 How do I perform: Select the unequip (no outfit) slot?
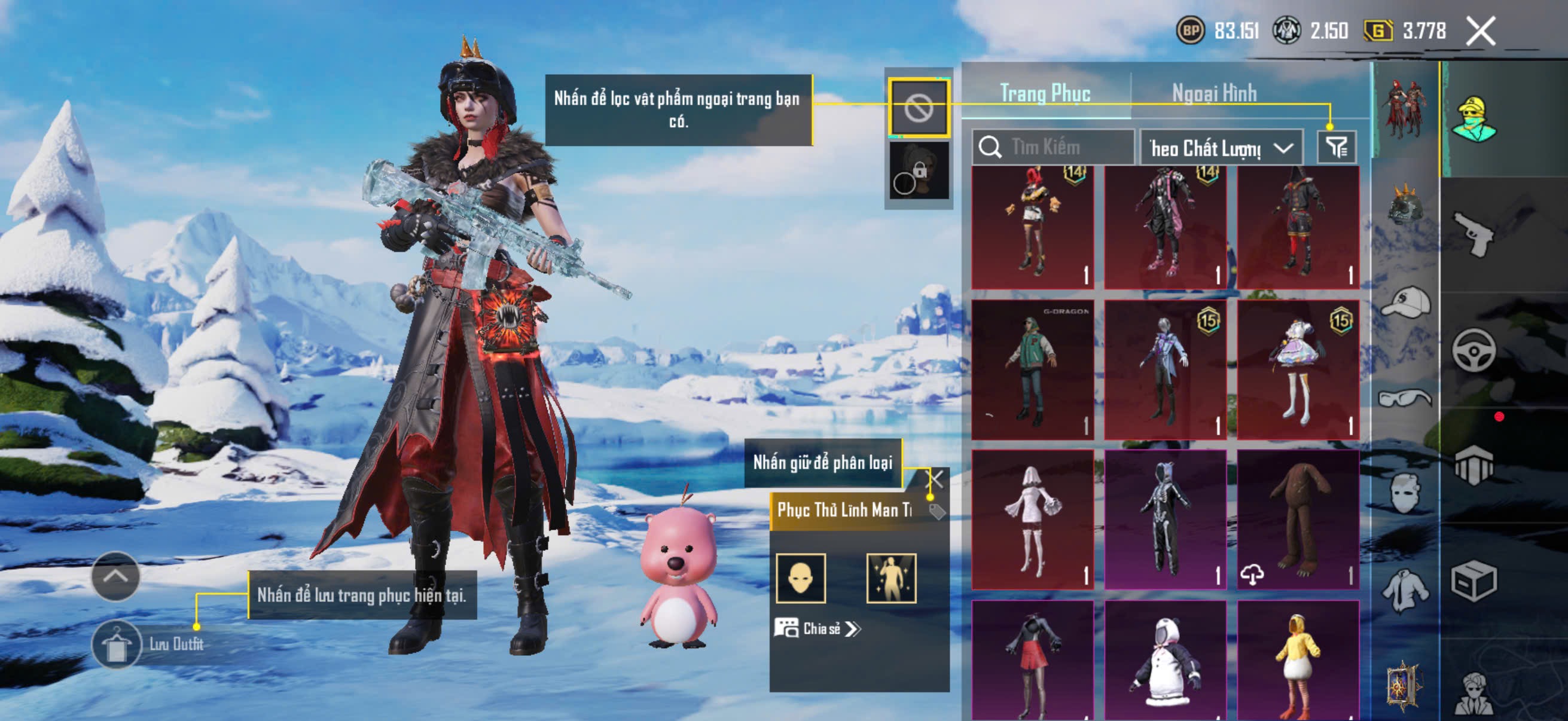click(x=918, y=108)
